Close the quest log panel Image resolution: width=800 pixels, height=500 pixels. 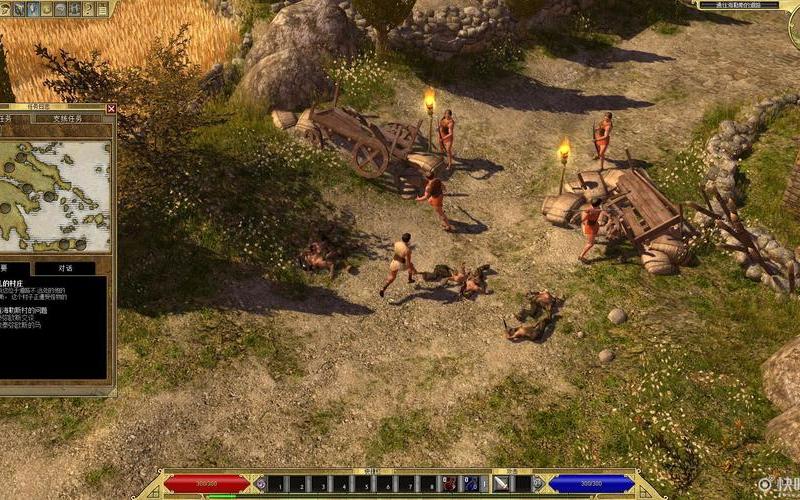tap(111, 108)
